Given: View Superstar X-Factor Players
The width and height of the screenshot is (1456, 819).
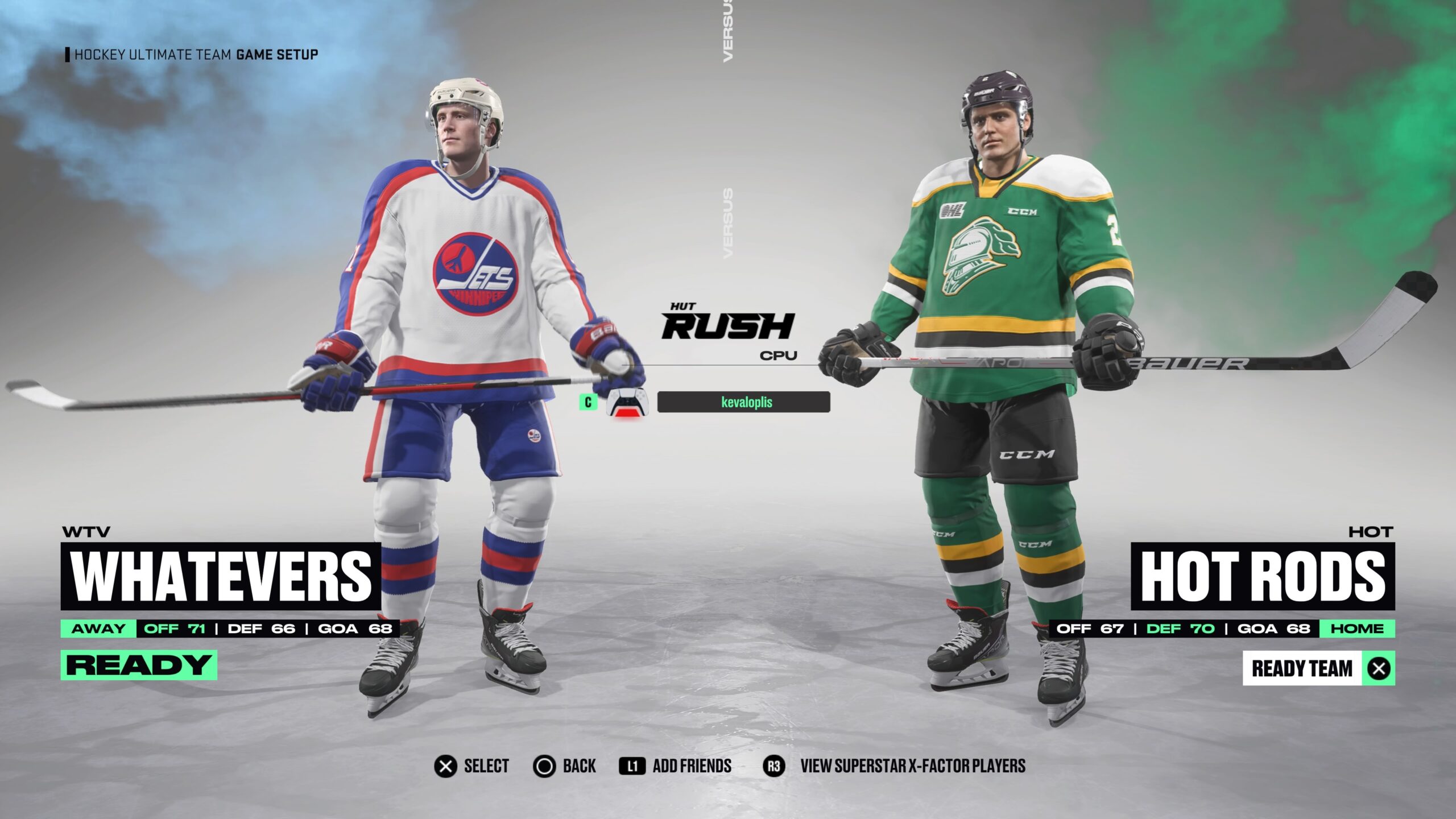Looking at the screenshot, I should [894, 766].
